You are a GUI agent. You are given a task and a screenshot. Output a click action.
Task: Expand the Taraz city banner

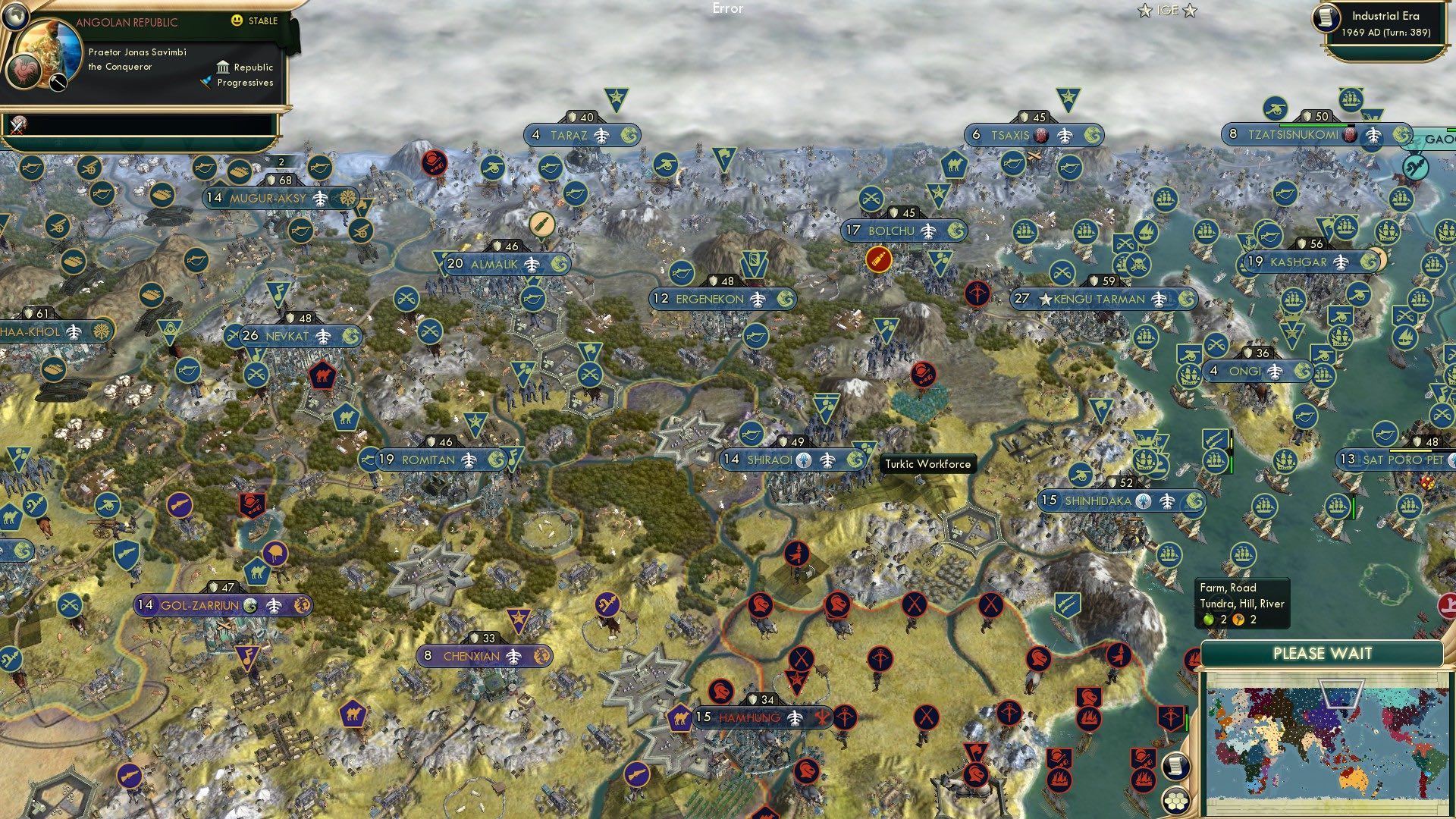(572, 133)
